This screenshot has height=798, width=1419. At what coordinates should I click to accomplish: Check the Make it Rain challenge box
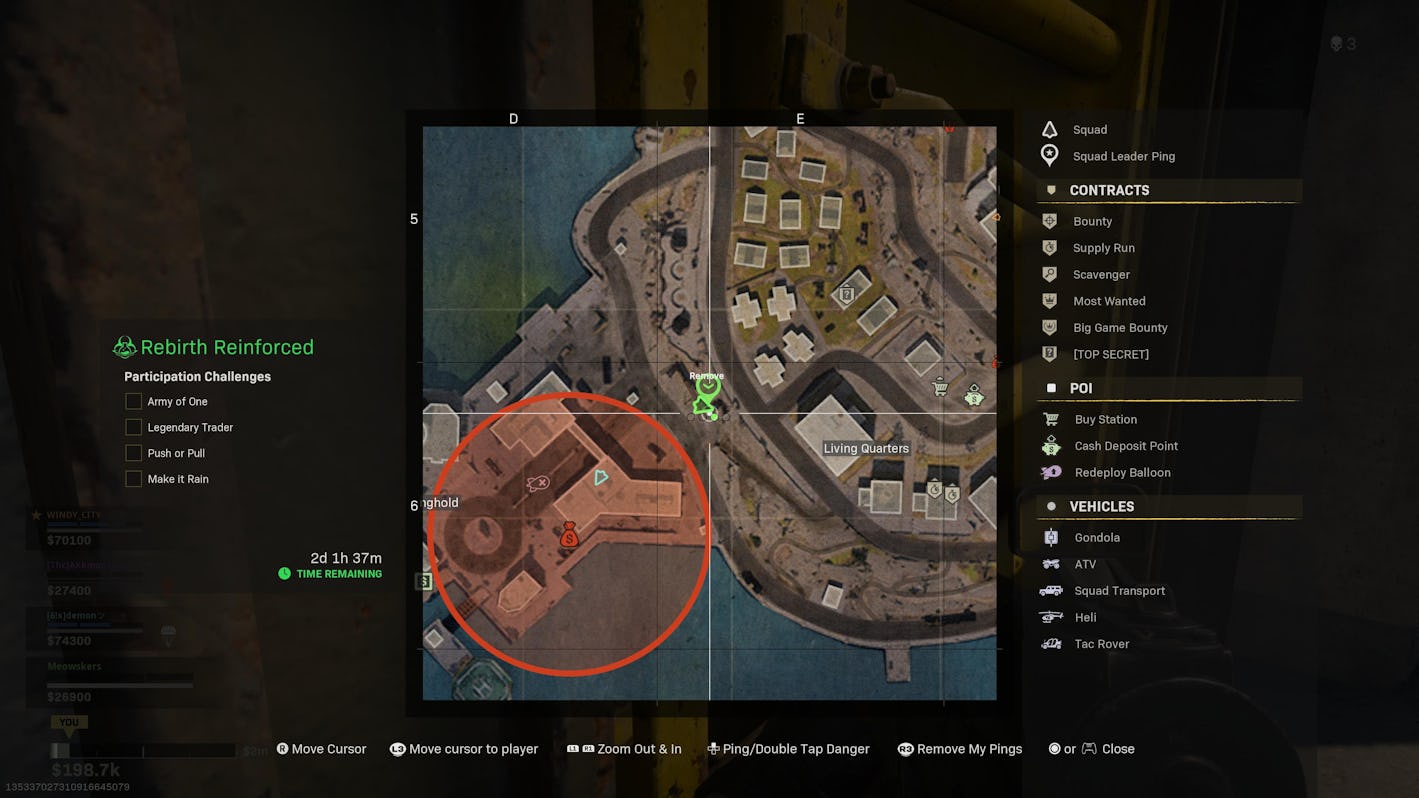click(x=133, y=478)
